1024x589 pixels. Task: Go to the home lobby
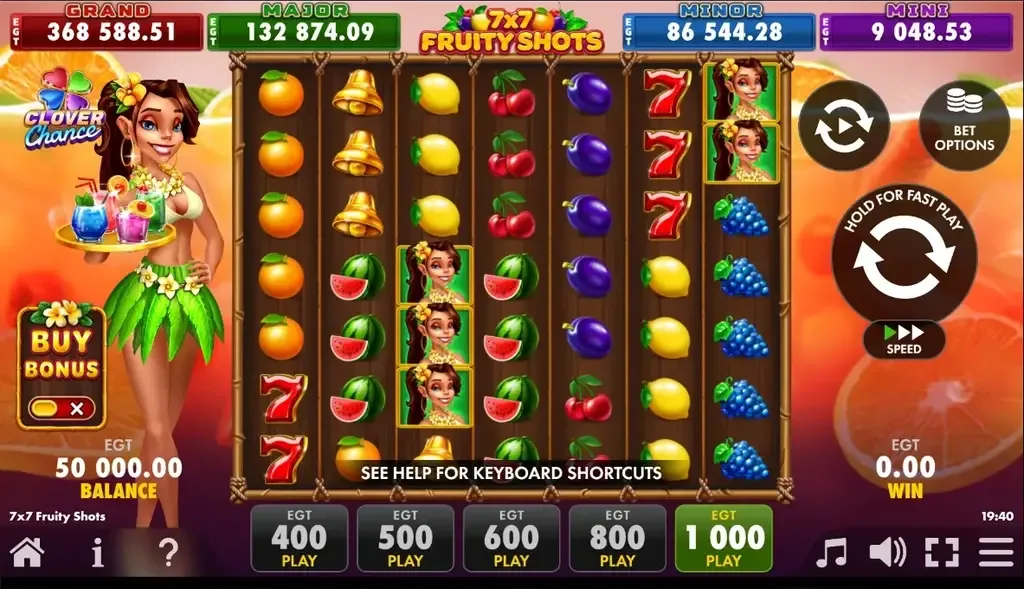pyautogui.click(x=27, y=552)
